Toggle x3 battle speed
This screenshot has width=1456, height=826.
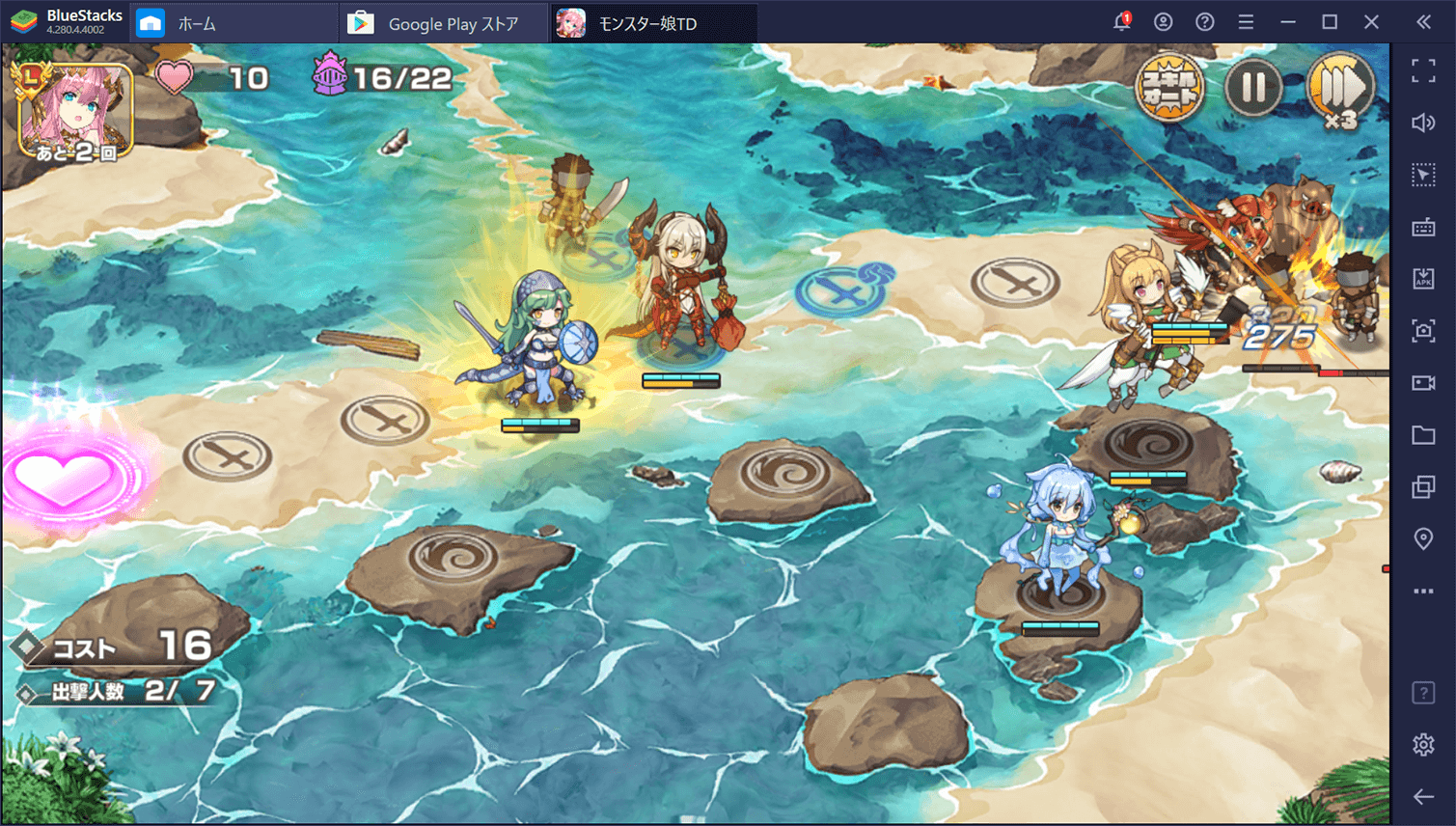1340,86
